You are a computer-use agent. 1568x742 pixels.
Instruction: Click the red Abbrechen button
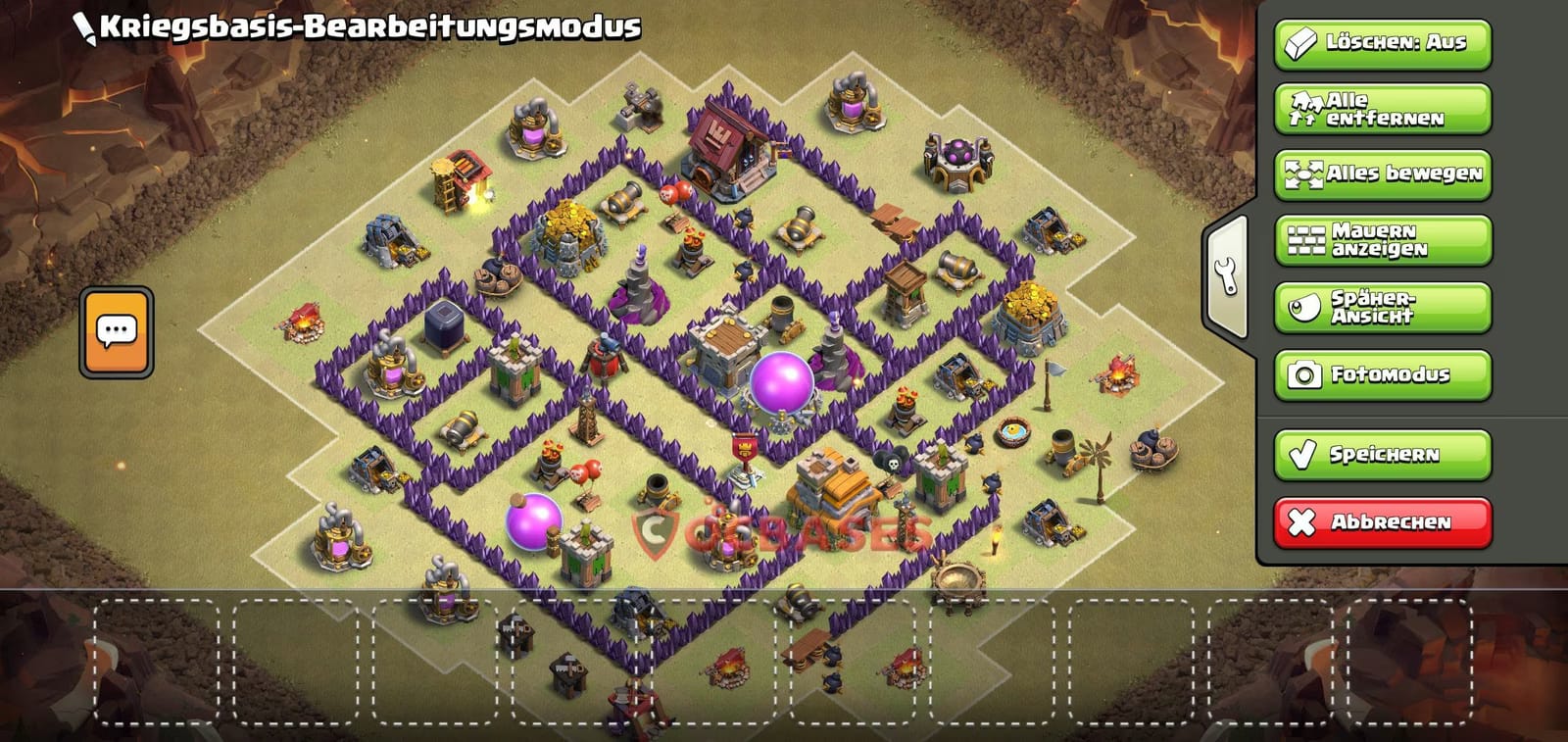pos(1382,522)
